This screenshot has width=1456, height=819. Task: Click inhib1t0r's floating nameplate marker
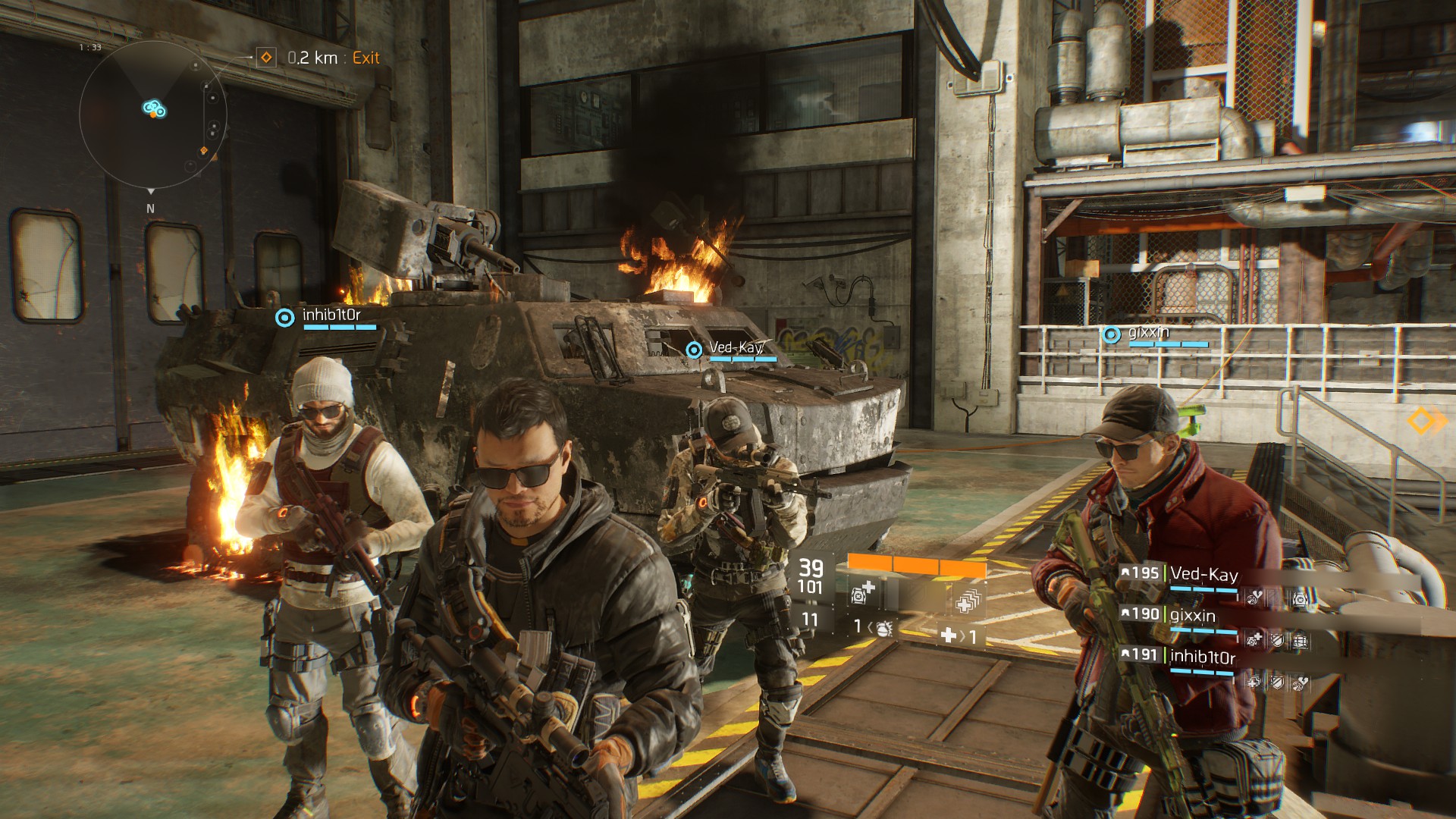point(285,317)
